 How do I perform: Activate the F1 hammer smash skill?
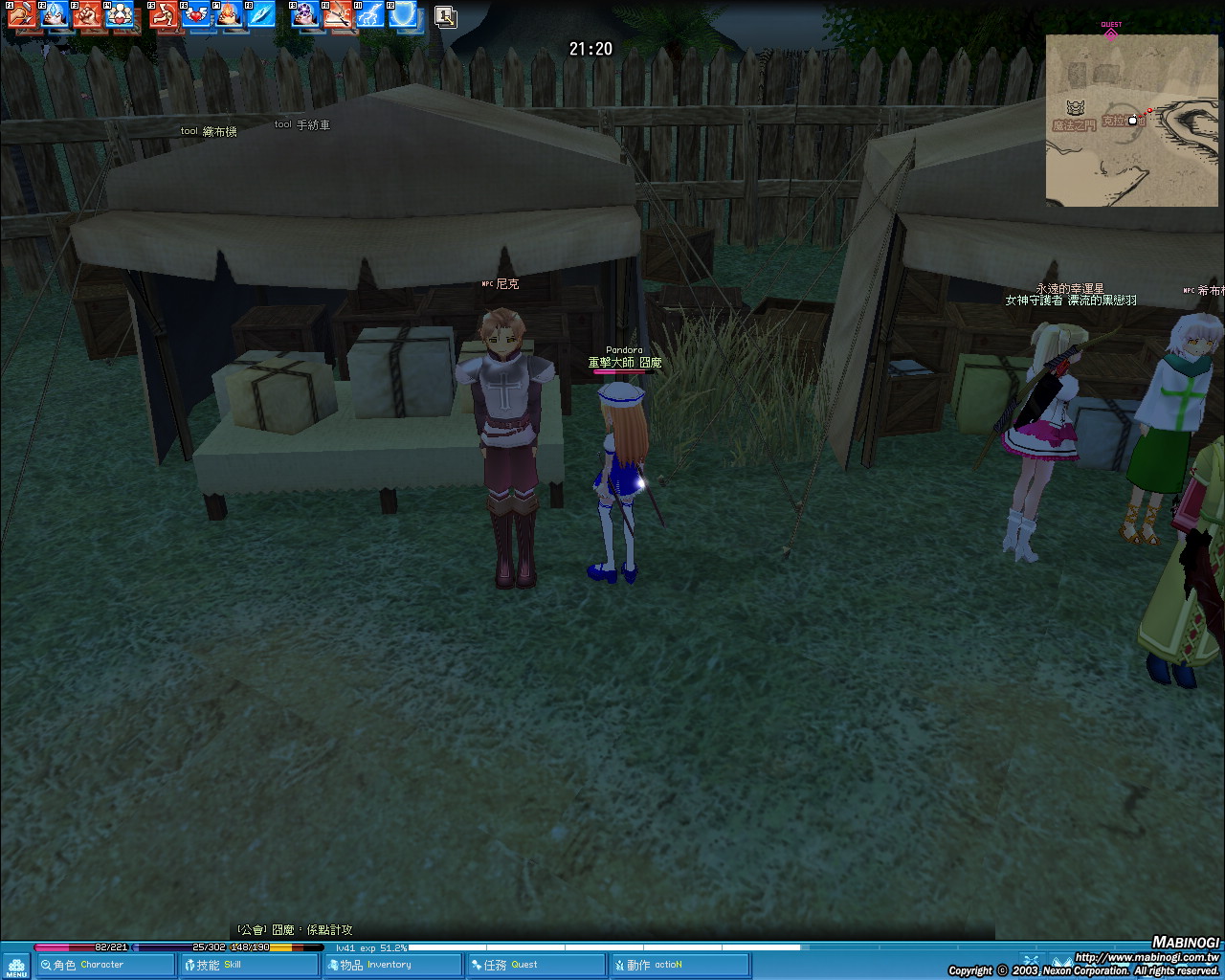pos(22,14)
